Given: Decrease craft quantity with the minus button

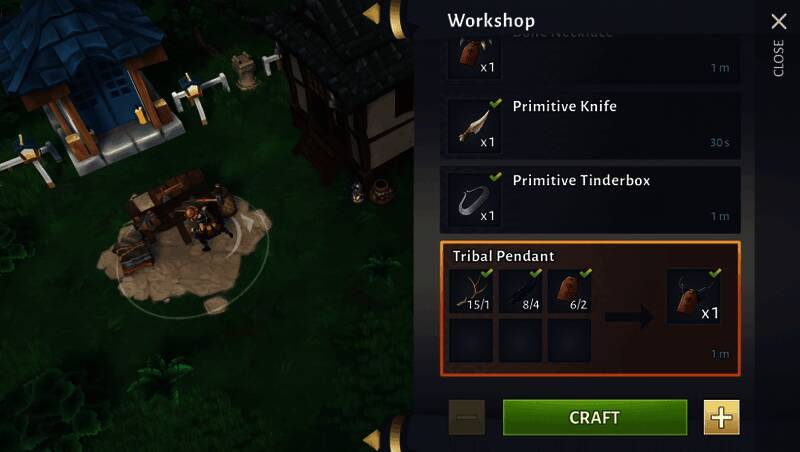Looking at the screenshot, I should point(467,417).
